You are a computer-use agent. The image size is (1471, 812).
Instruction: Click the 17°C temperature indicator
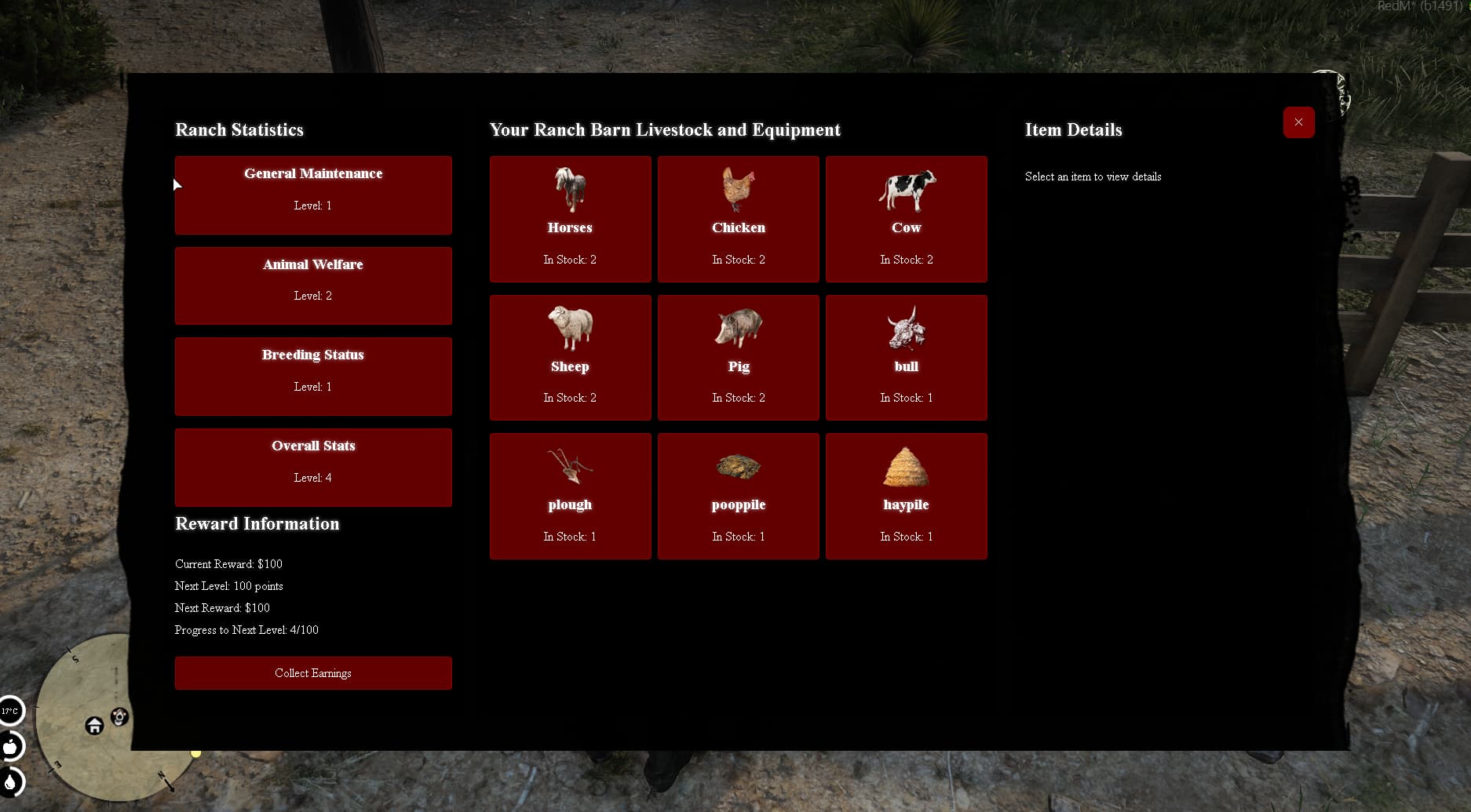[9, 711]
